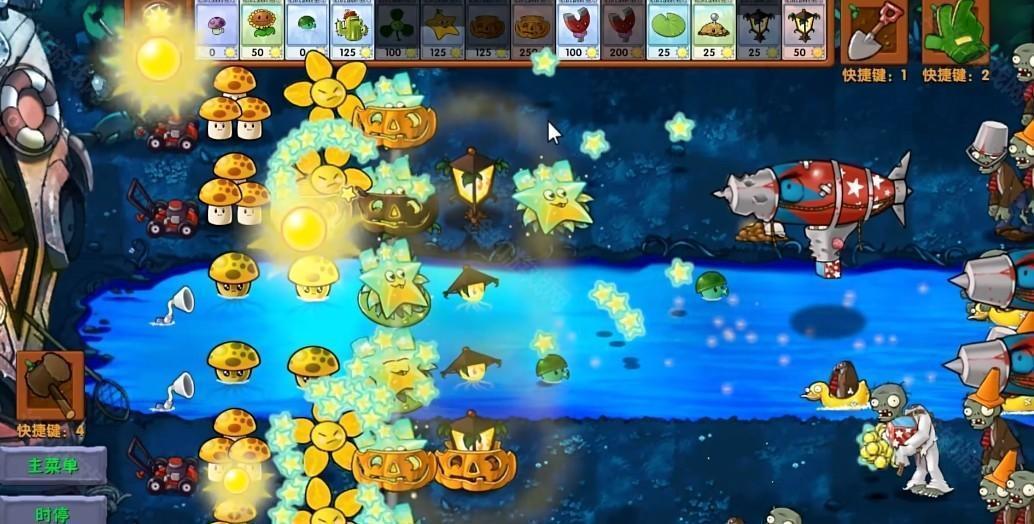This screenshot has width=1034, height=524.
Task: Grab the shovel tool
Action: 874,31
